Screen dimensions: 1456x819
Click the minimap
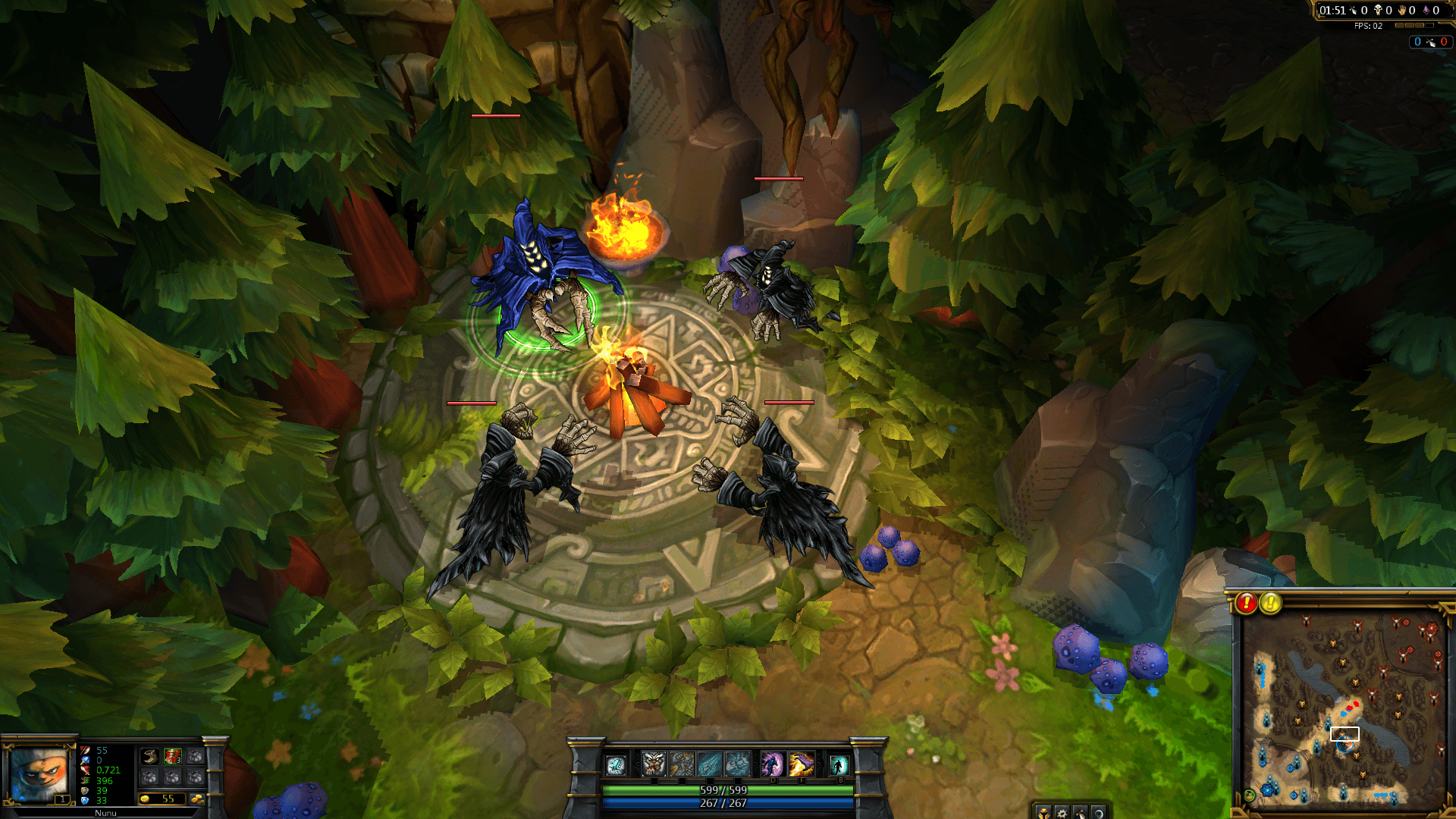point(1344,709)
